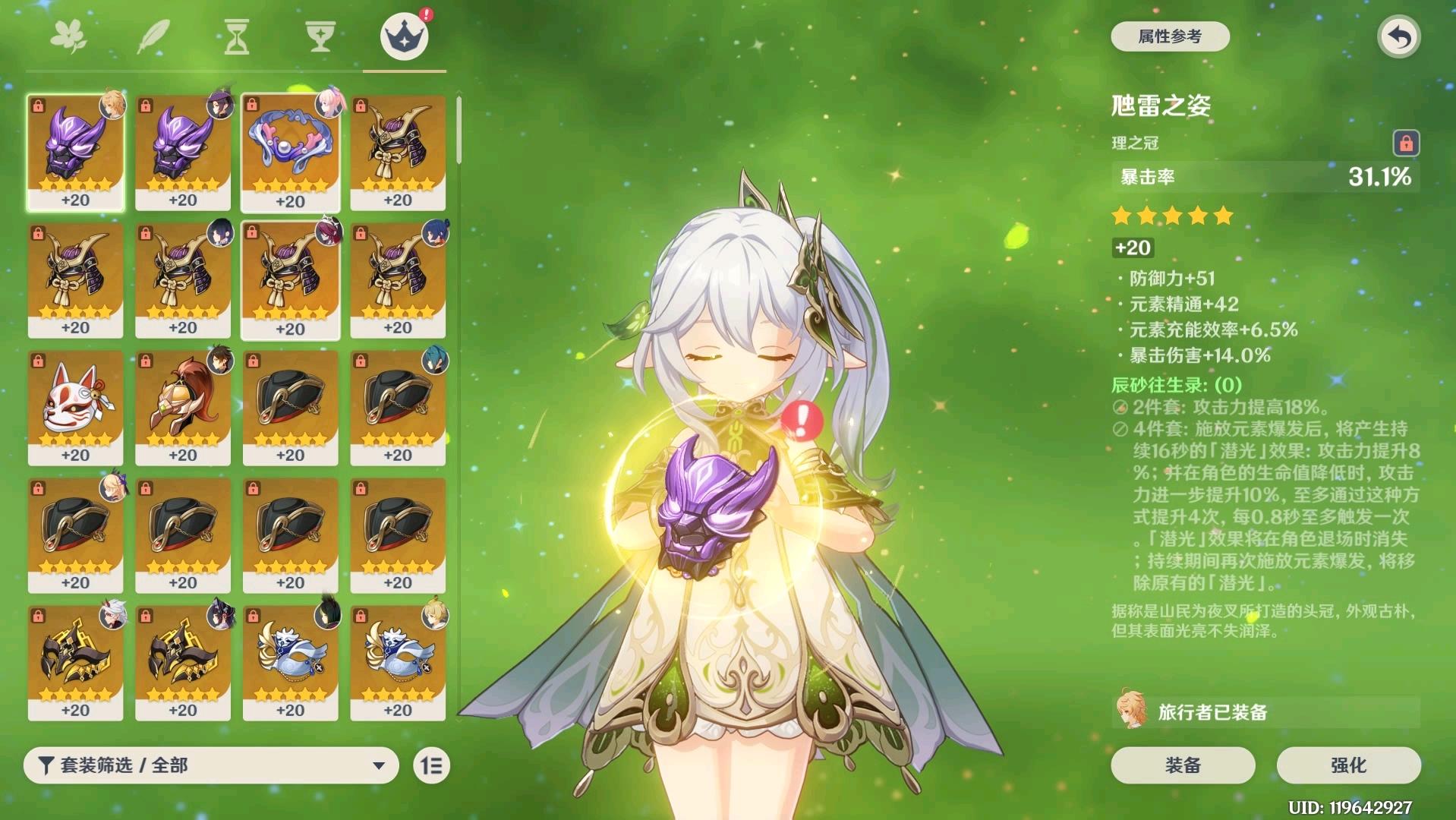Open the hourglass sands tab
Image resolution: width=1456 pixels, height=820 pixels.
[x=236, y=36]
